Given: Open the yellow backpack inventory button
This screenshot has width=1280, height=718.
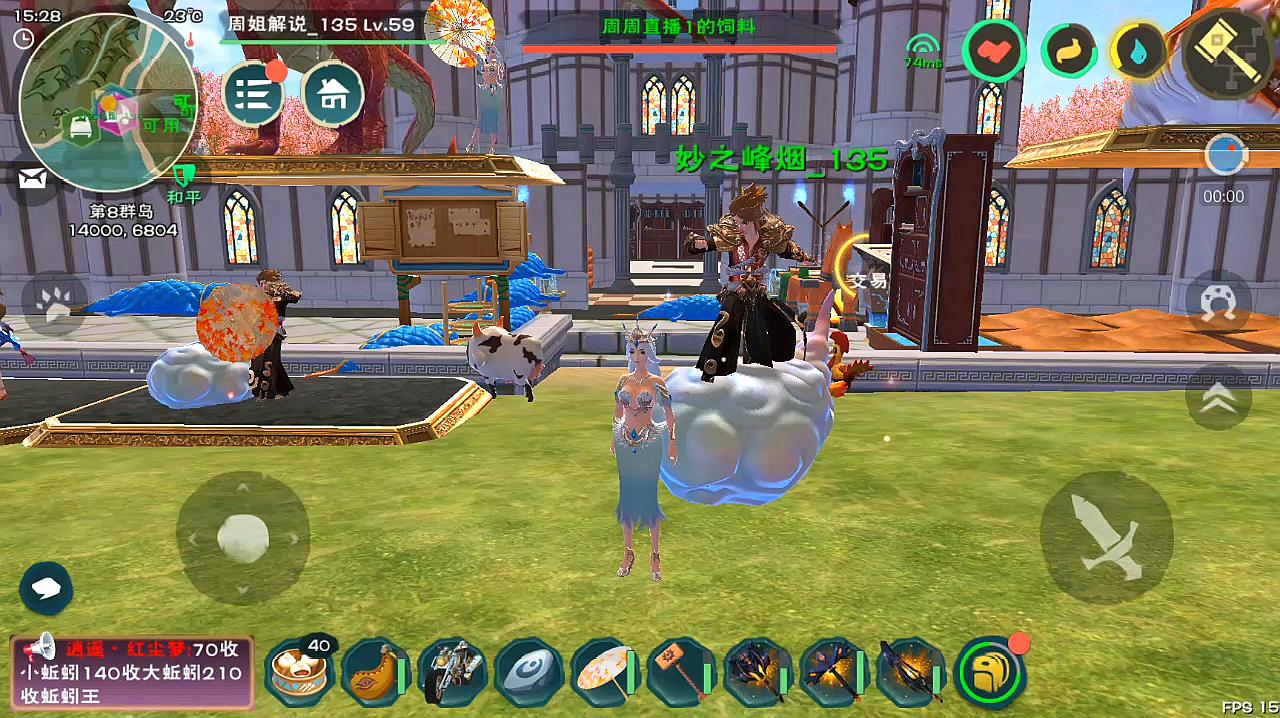Looking at the screenshot, I should (990, 671).
